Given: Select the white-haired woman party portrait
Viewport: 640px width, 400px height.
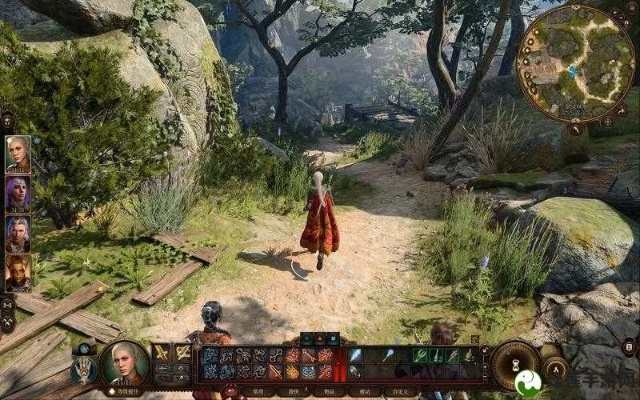Looking at the screenshot, I should click(x=18, y=154).
